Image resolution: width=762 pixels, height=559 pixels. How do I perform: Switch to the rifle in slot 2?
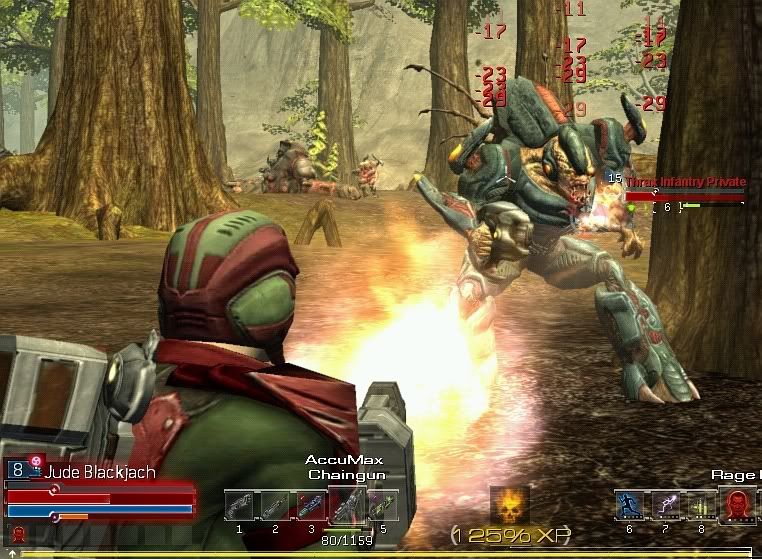click(274, 505)
